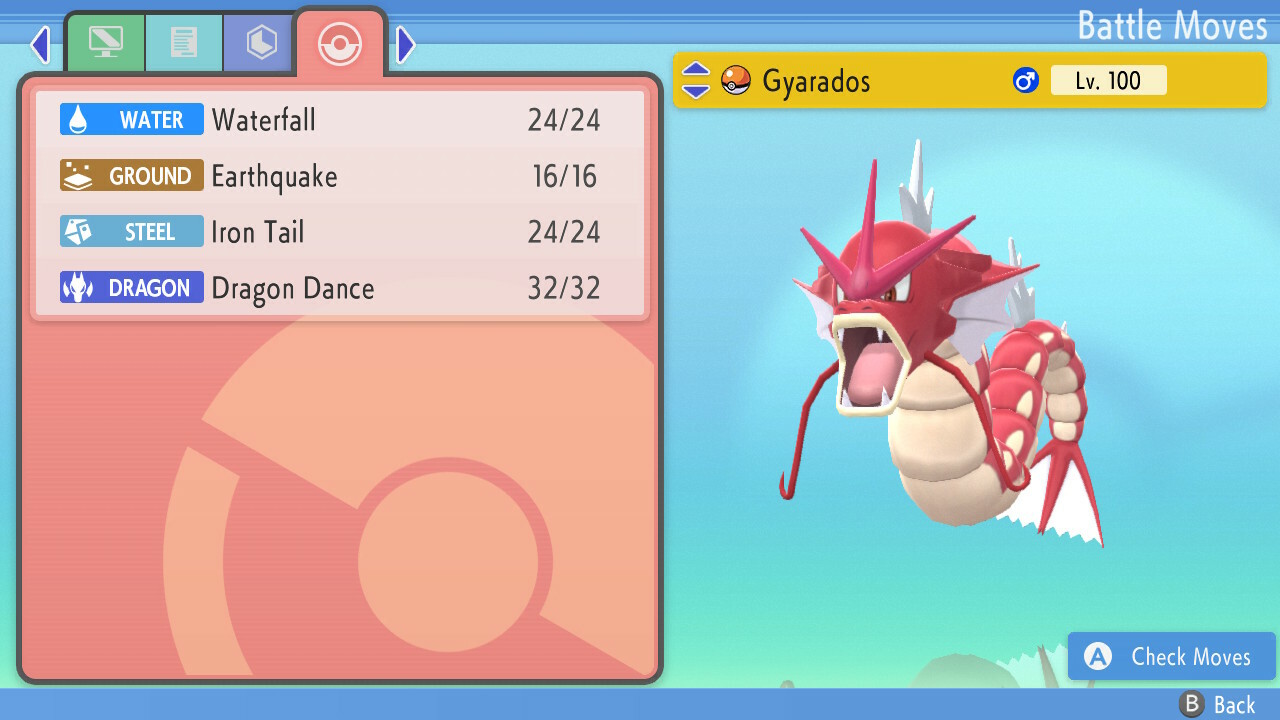Viewport: 1280px width, 720px height.
Task: Click the Lv. 100 level badge
Action: click(x=1108, y=80)
